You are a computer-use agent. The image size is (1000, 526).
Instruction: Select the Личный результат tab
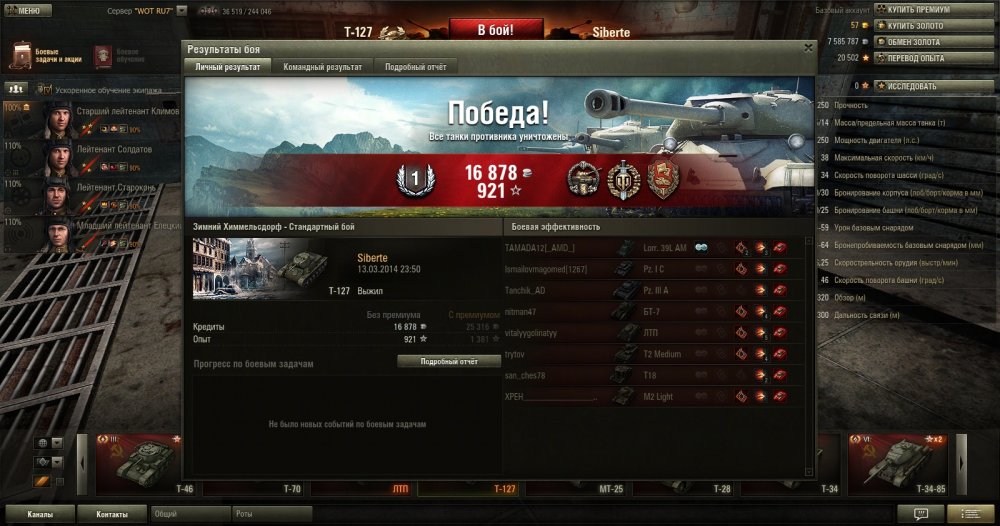pos(226,67)
